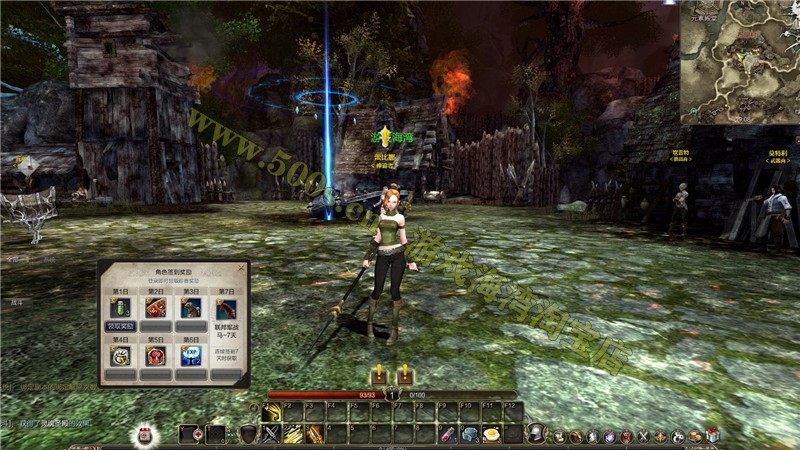
Task: Select the day 1 green potion reward
Action: pyautogui.click(x=121, y=308)
